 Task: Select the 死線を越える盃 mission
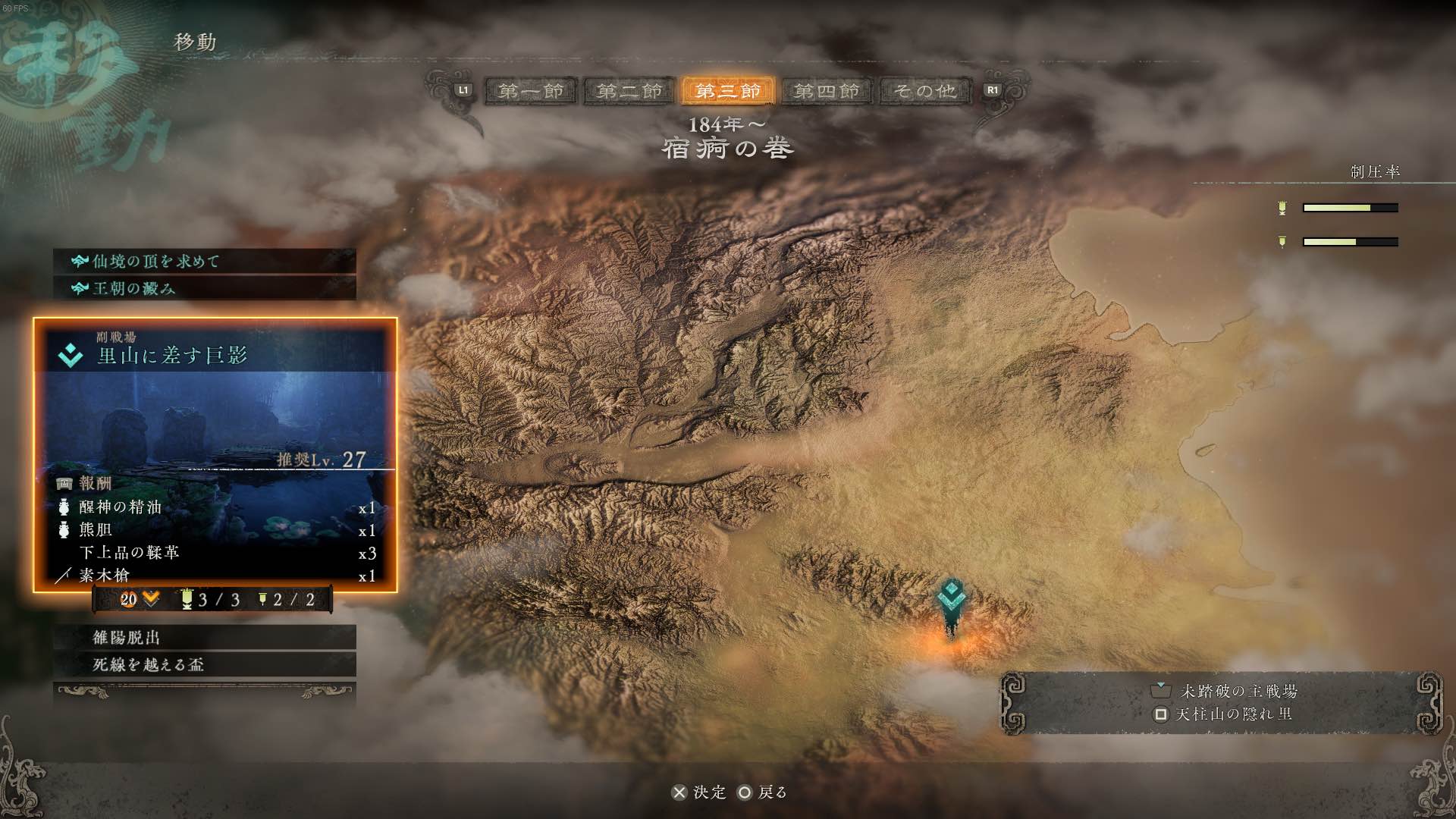(205, 665)
